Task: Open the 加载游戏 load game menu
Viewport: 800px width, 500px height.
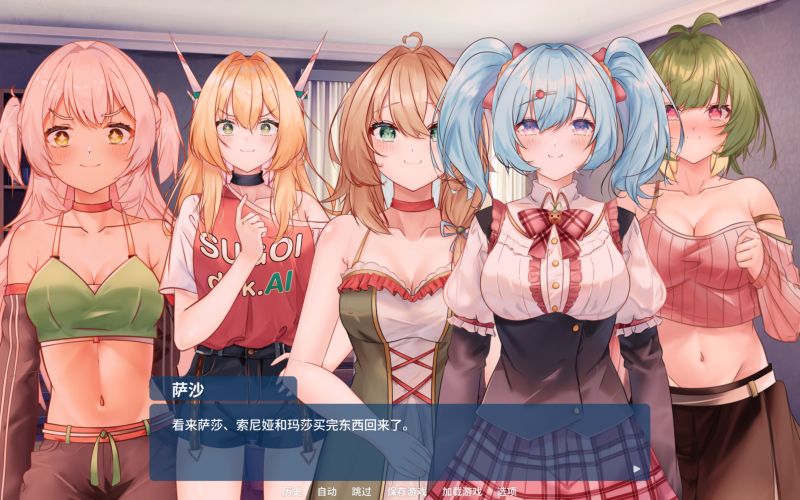Action: (x=461, y=491)
